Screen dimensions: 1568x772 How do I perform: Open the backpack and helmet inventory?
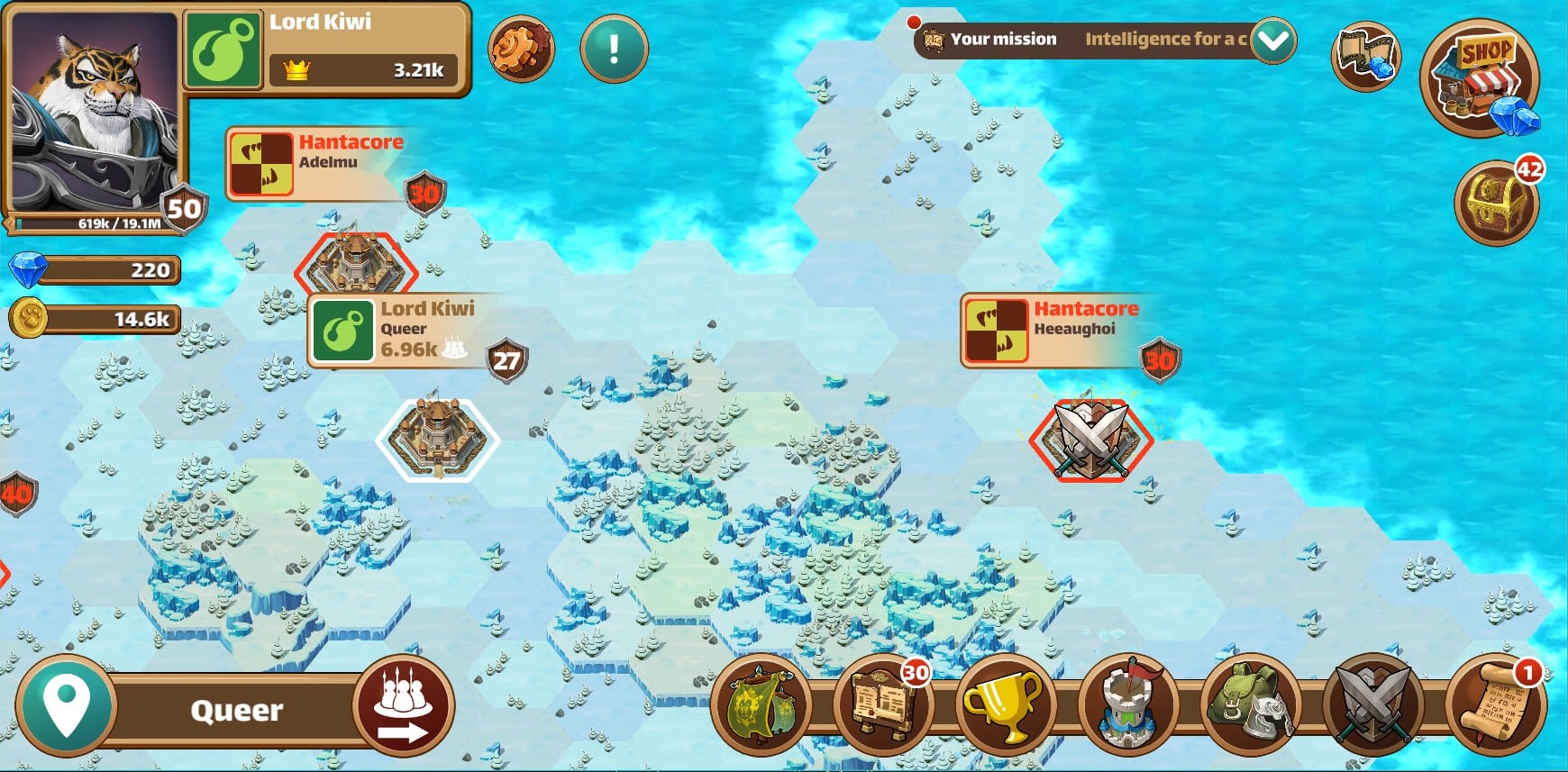[1250, 707]
